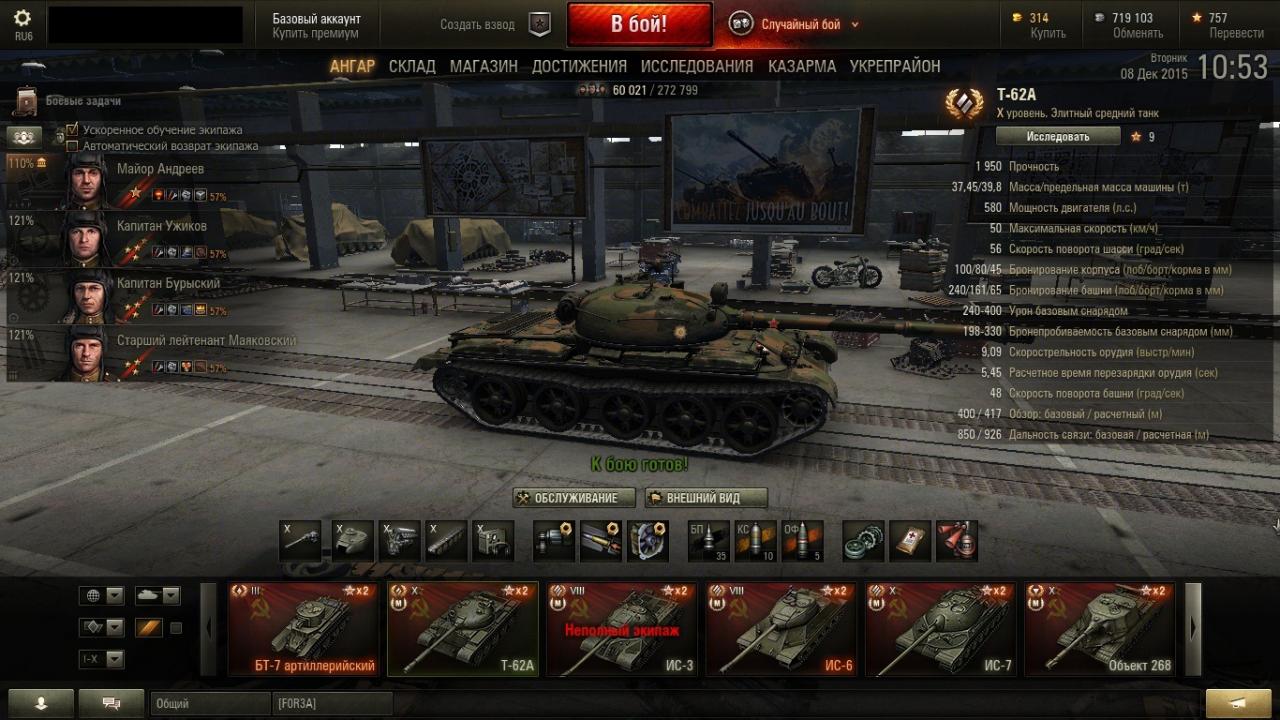Open the Обслуживание service button
The image size is (1280, 720).
pyautogui.click(x=574, y=498)
